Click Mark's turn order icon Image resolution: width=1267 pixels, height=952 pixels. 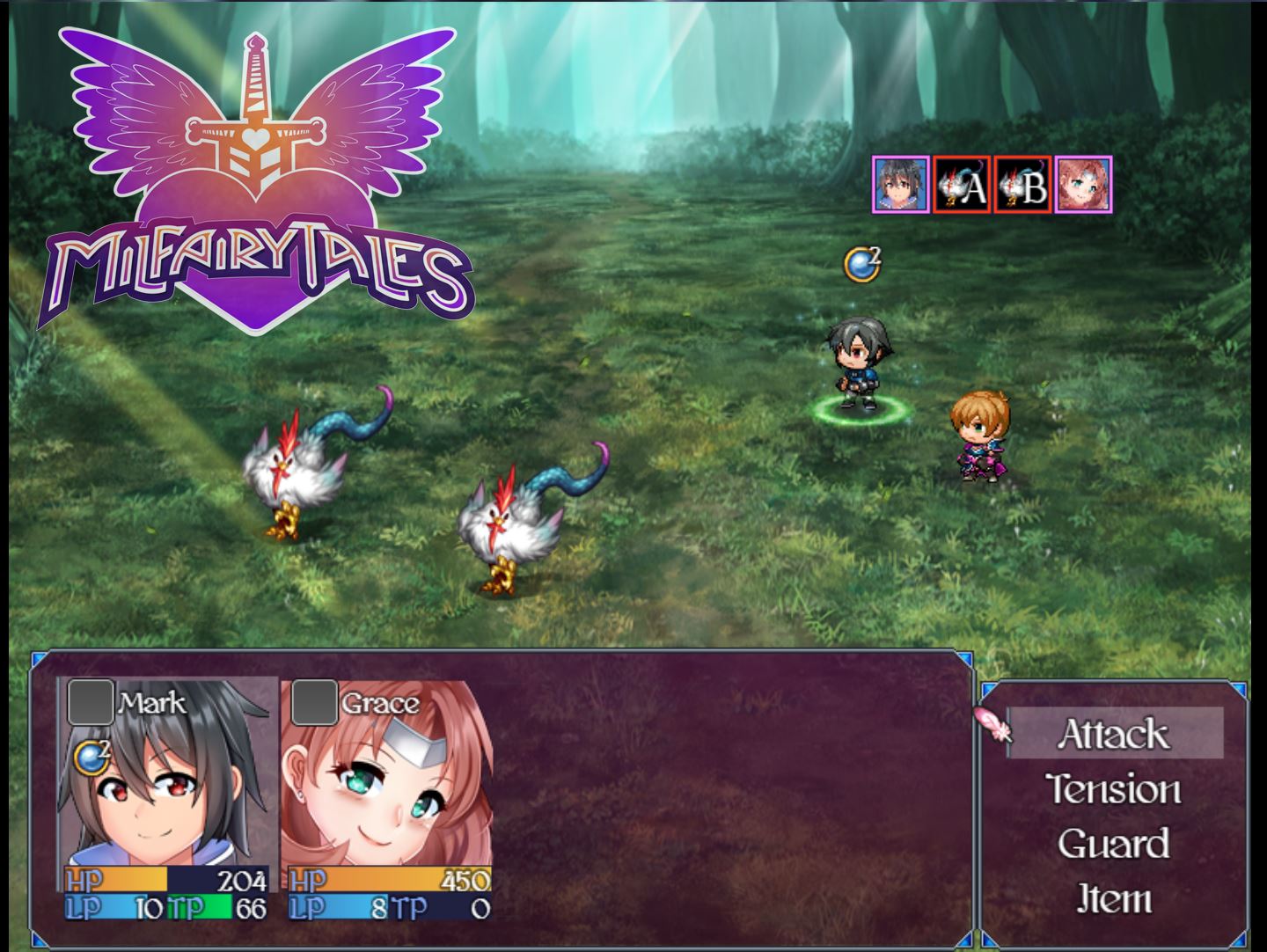tap(900, 185)
